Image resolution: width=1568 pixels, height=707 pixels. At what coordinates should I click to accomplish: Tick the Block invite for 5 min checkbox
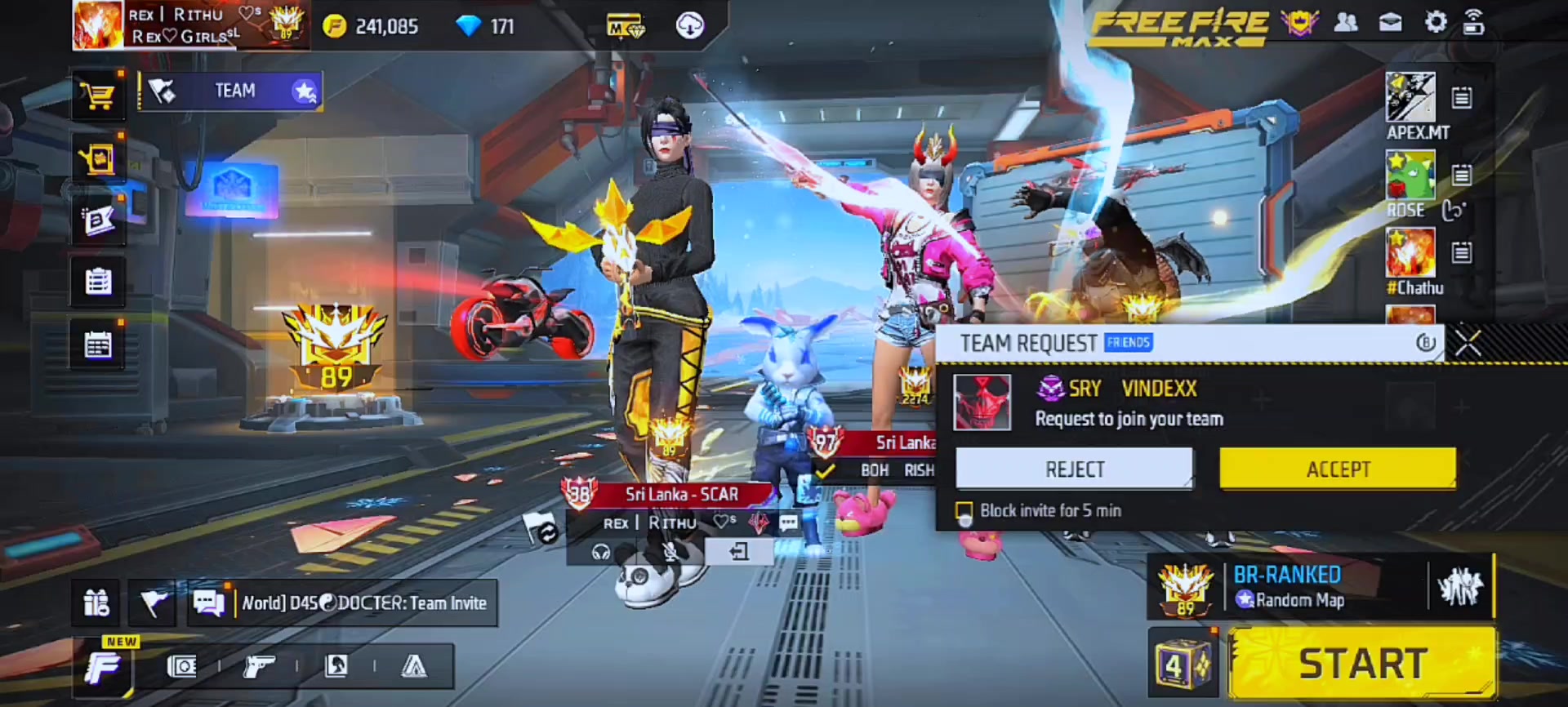964,512
